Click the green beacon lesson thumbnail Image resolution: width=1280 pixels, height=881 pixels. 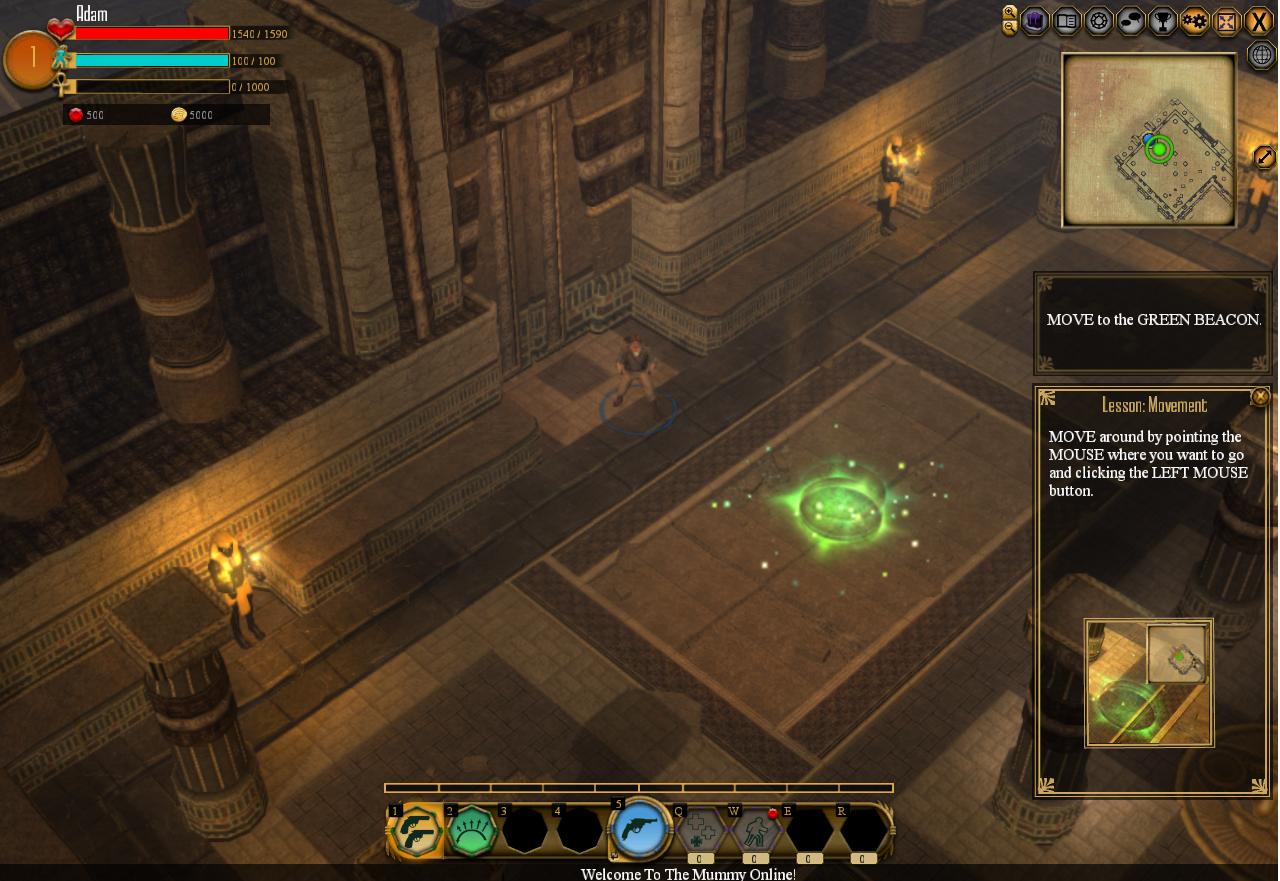[1149, 683]
